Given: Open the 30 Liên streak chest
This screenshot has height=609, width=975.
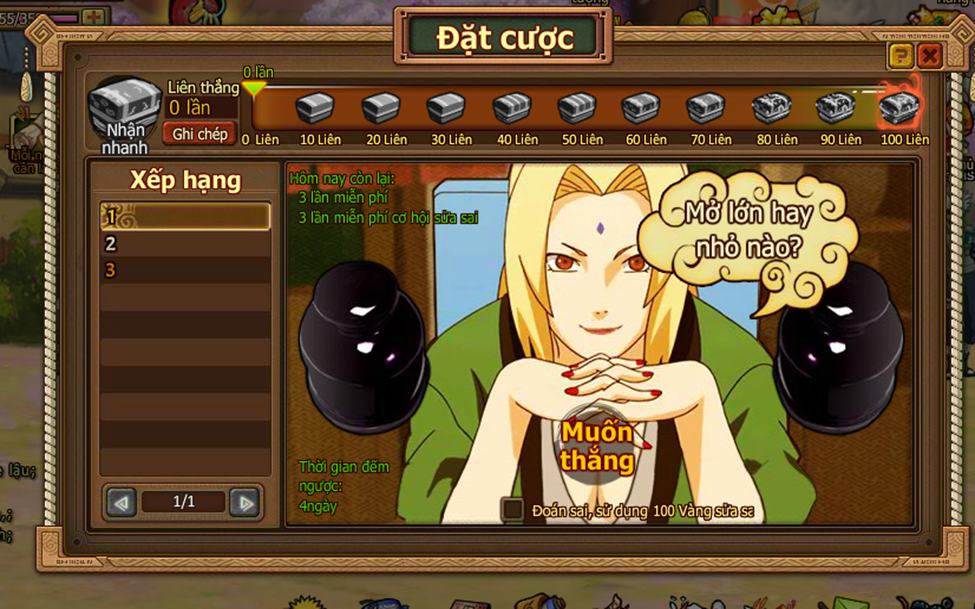Looking at the screenshot, I should (446, 107).
